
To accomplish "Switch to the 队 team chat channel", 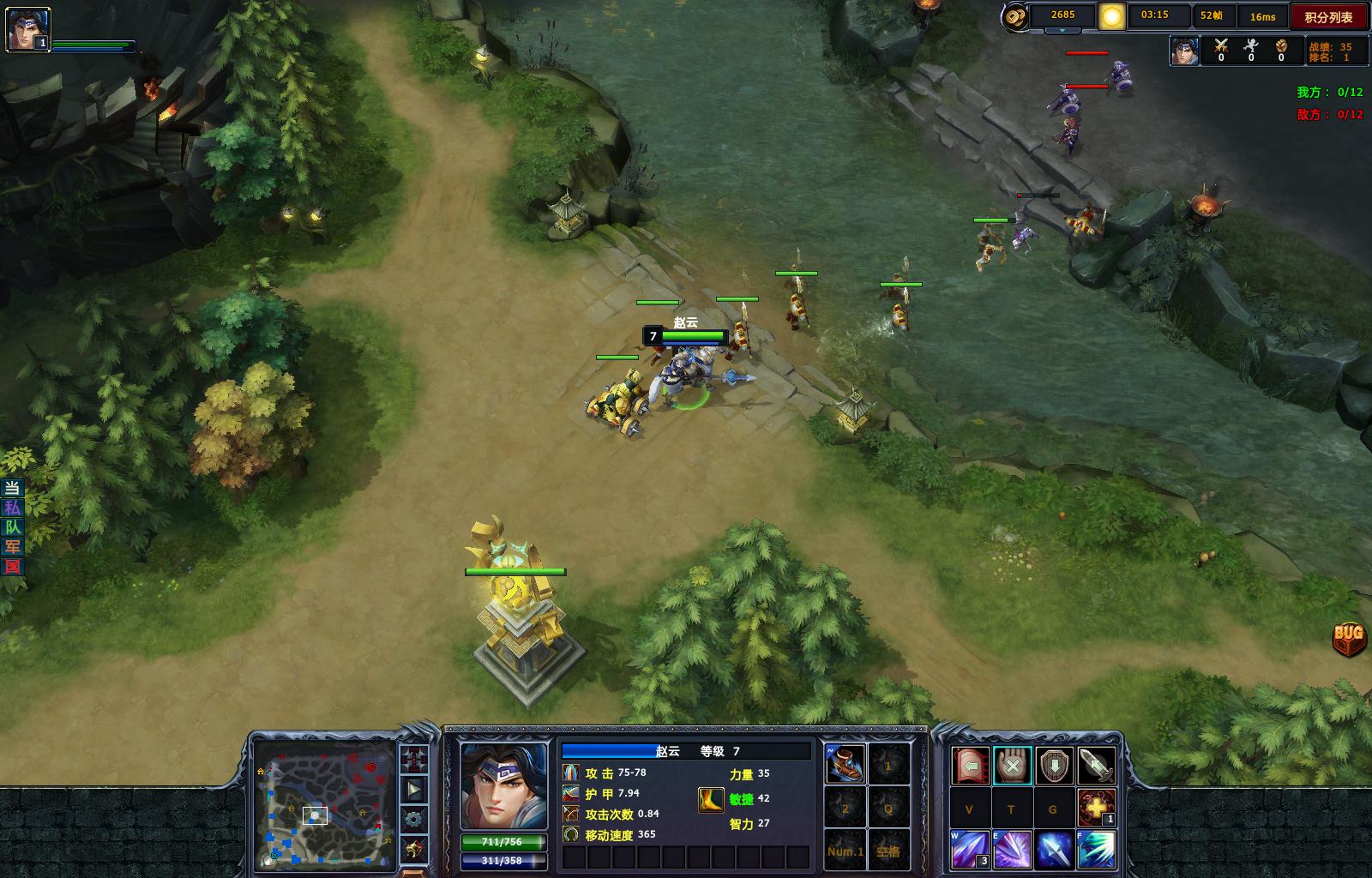I will (12, 527).
